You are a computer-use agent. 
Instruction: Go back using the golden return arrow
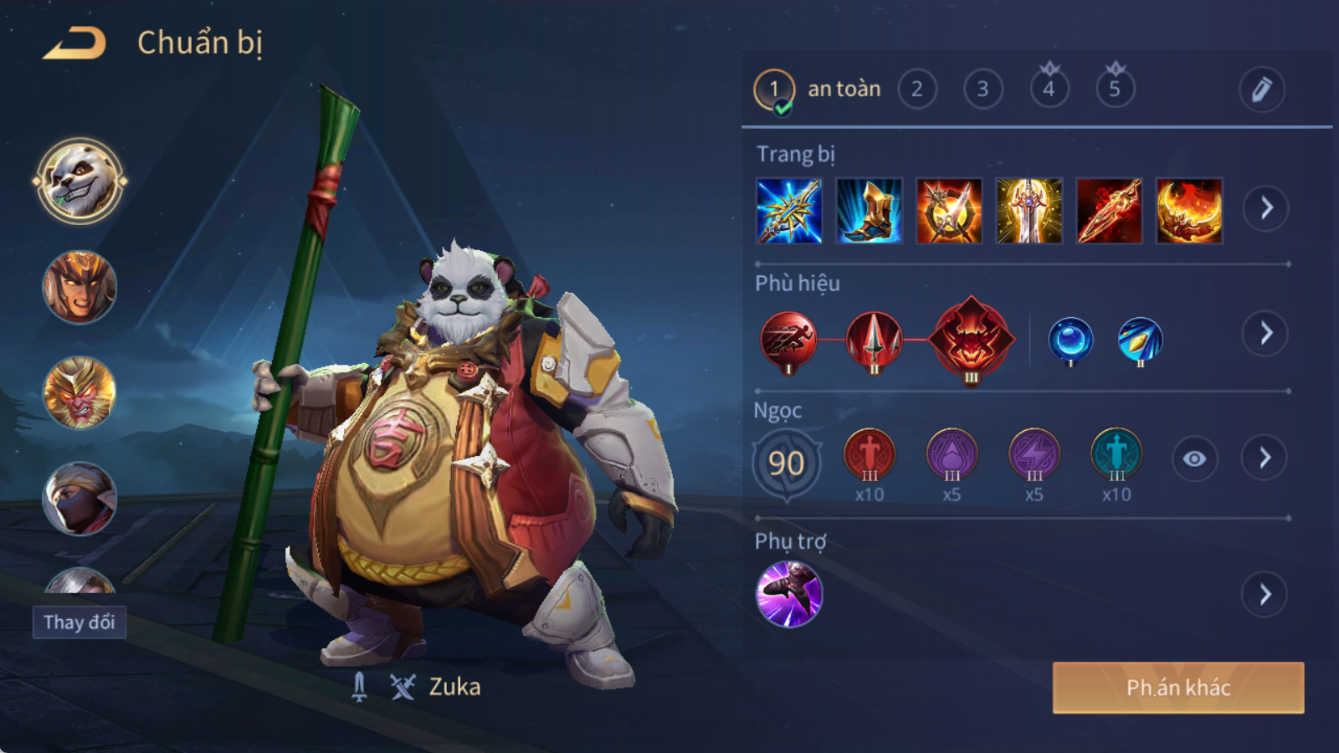pos(75,44)
